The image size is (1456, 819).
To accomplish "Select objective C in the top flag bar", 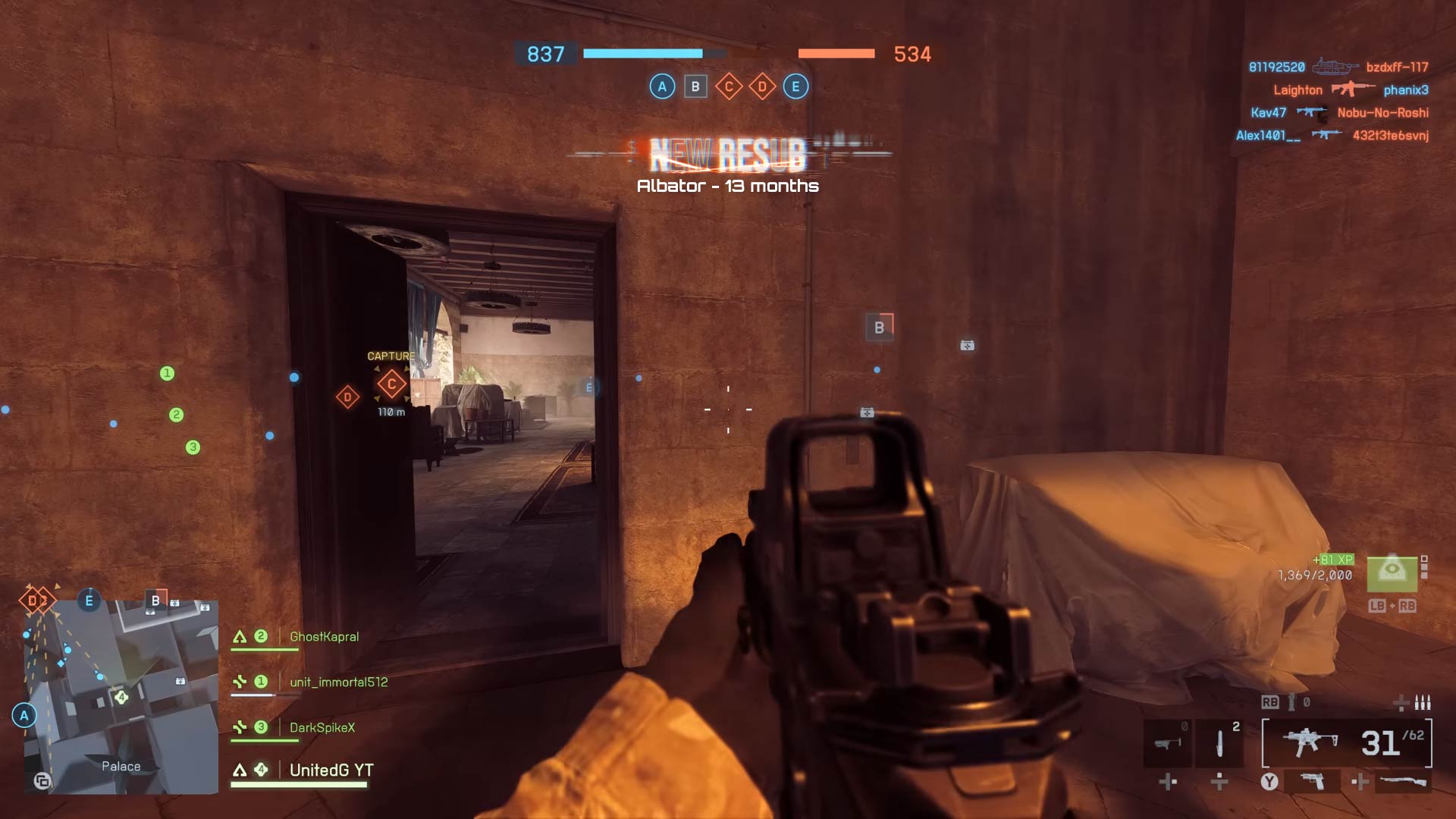I will (729, 86).
